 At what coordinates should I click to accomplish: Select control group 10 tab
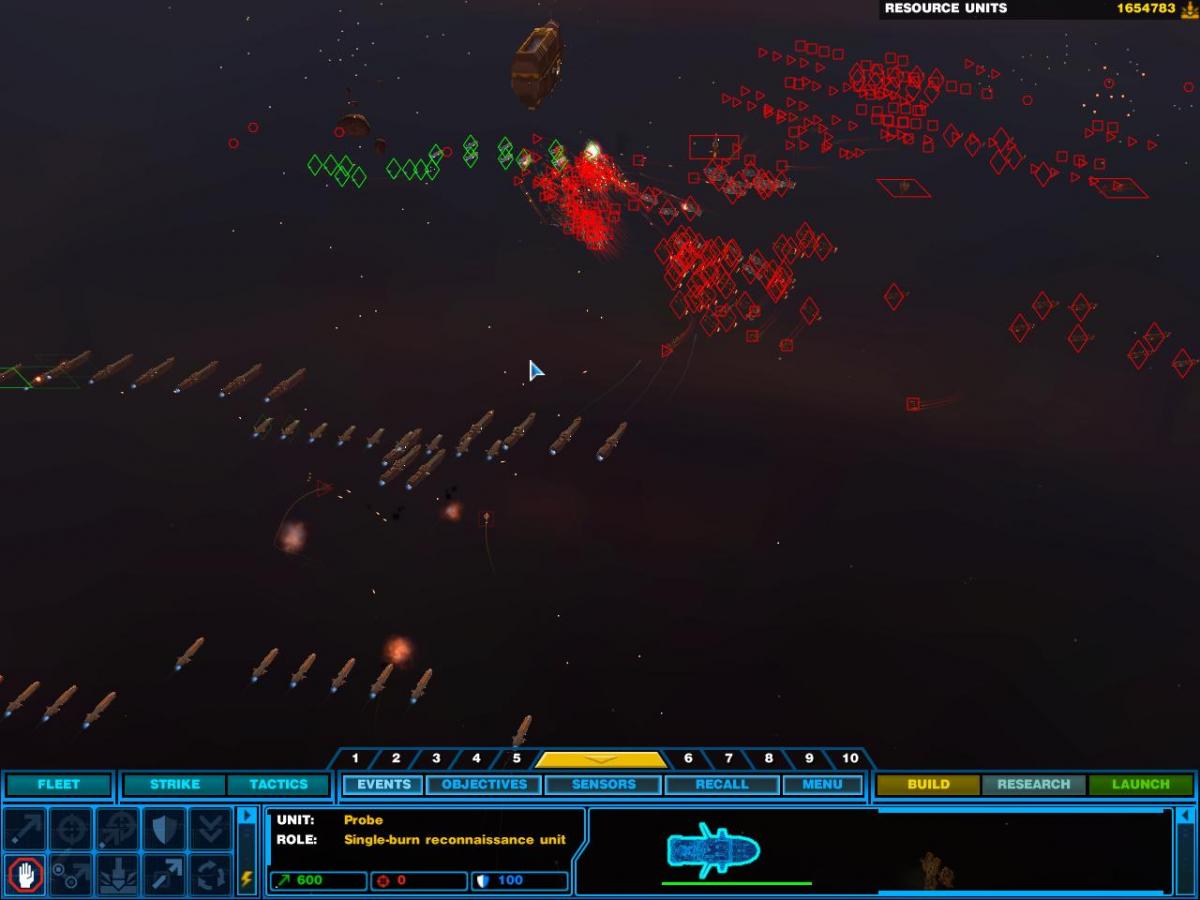[x=849, y=759]
